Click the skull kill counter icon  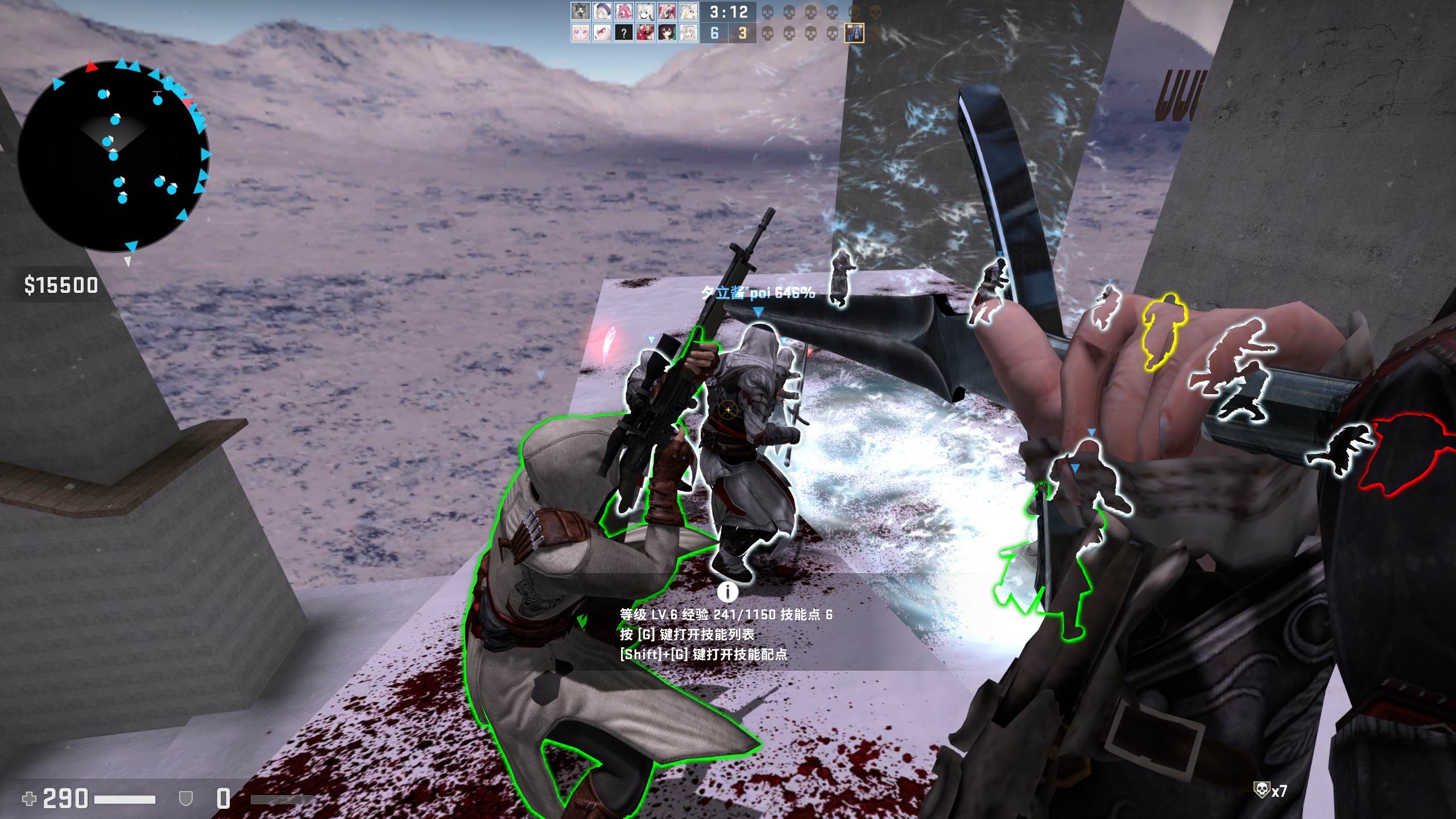pyautogui.click(x=1261, y=790)
